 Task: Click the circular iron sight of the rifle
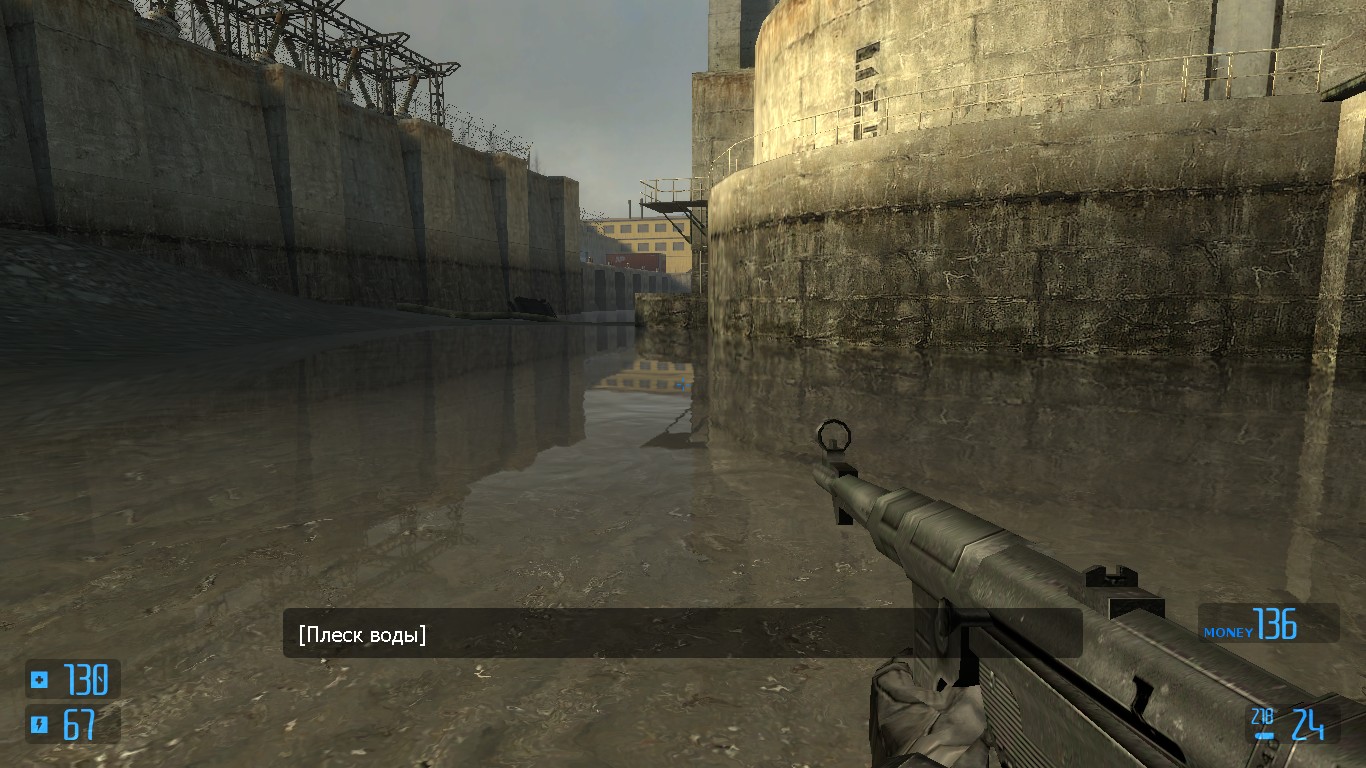coord(832,434)
